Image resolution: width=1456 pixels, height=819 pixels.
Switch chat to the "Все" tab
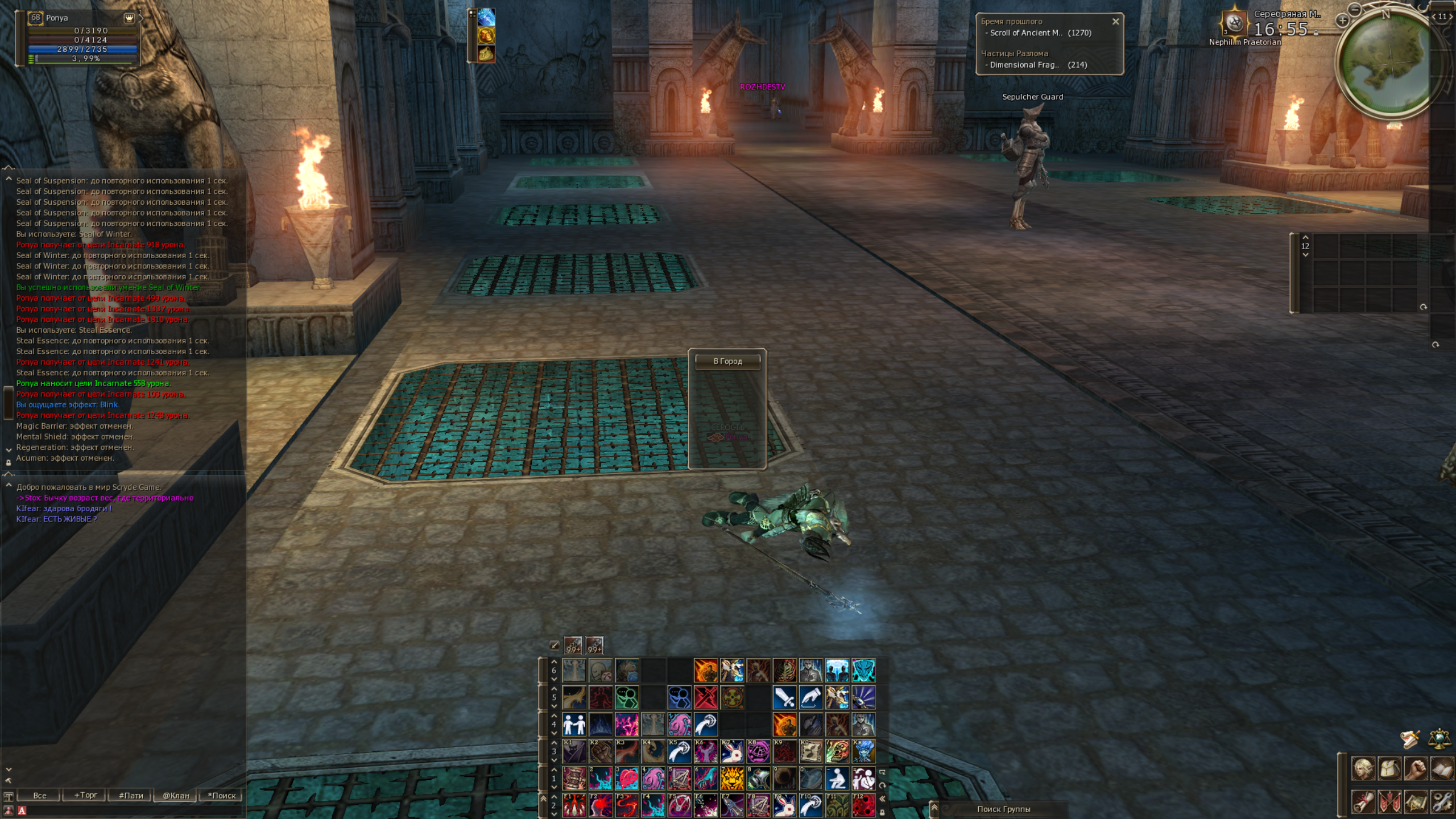(x=40, y=795)
